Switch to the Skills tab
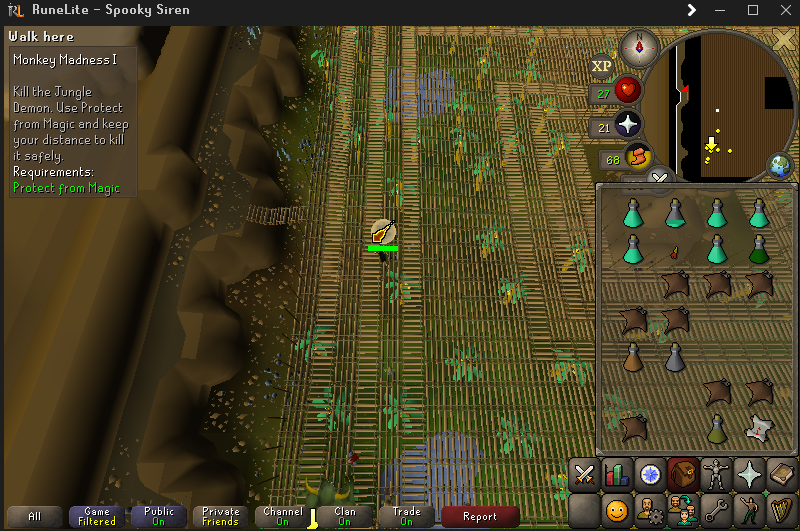This screenshot has height=531, width=800. [x=618, y=473]
